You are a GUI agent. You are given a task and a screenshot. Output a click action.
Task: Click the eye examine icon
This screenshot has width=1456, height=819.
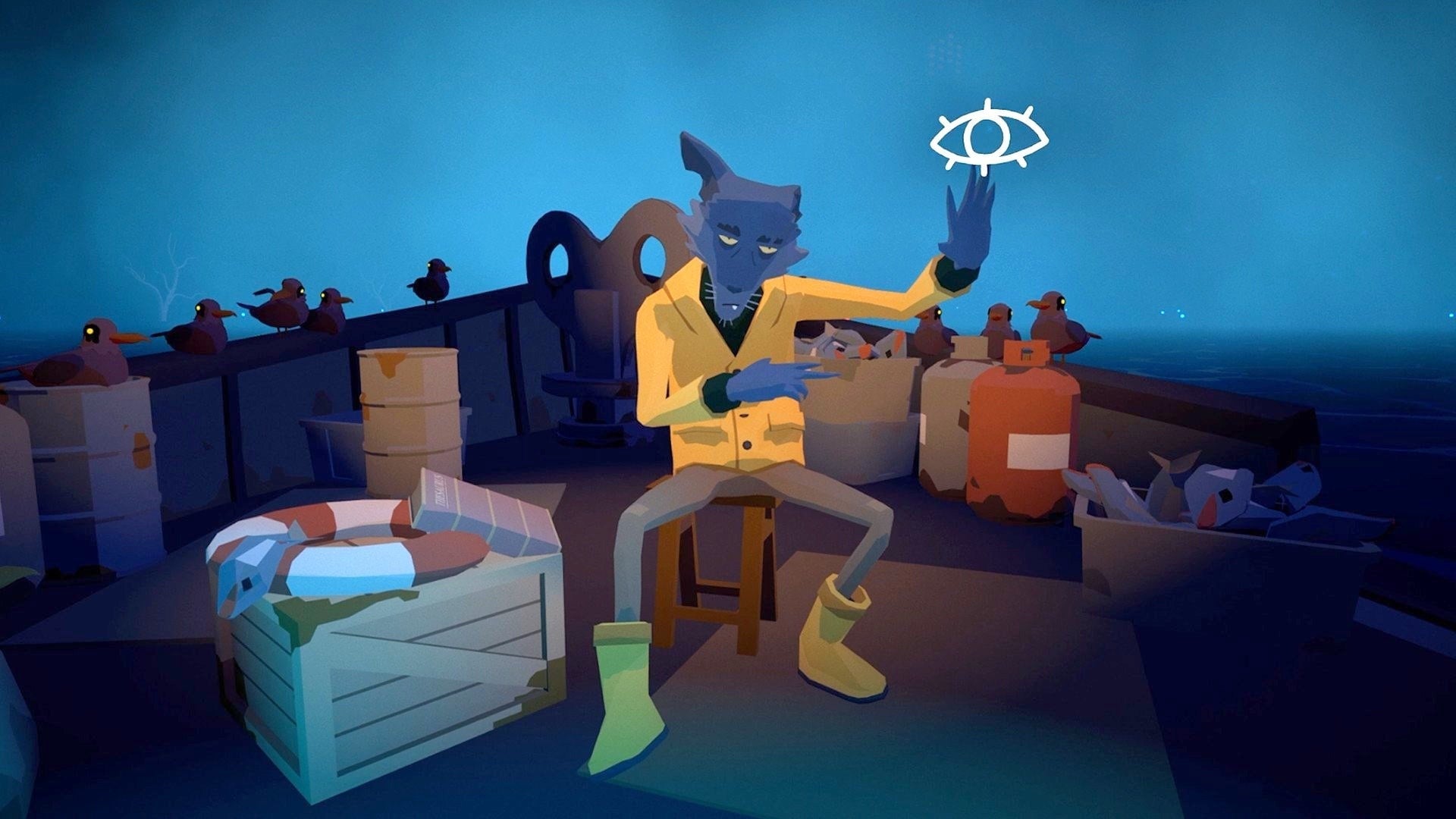tap(990, 135)
